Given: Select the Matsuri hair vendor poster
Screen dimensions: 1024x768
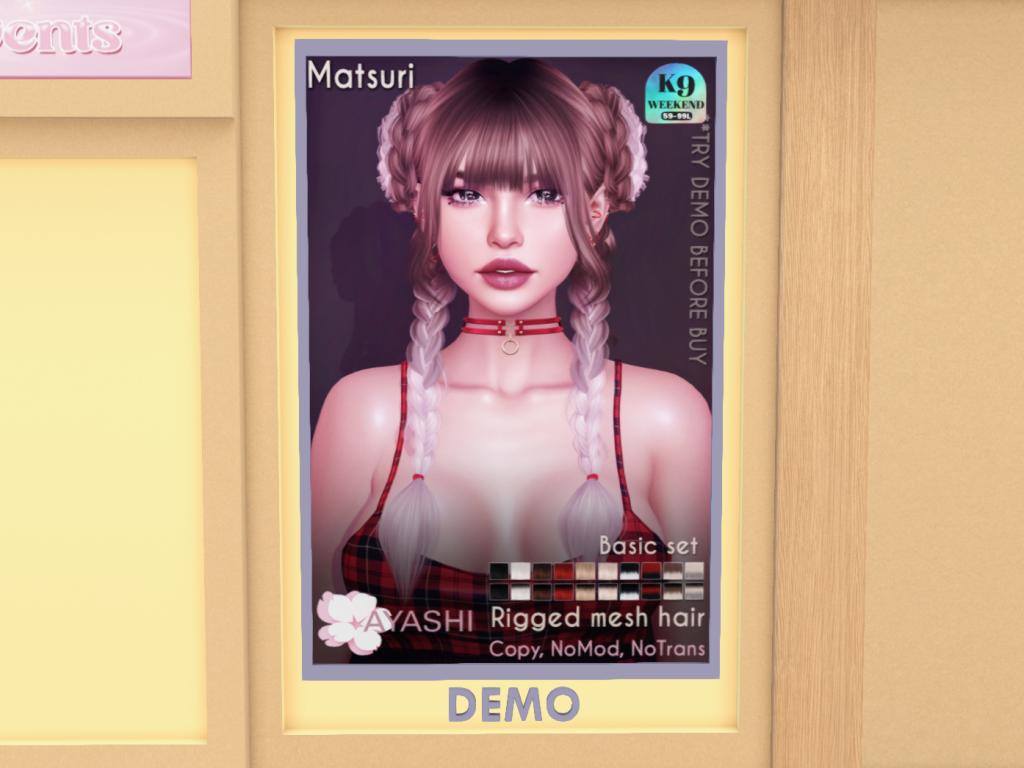Looking at the screenshot, I should tap(510, 360).
